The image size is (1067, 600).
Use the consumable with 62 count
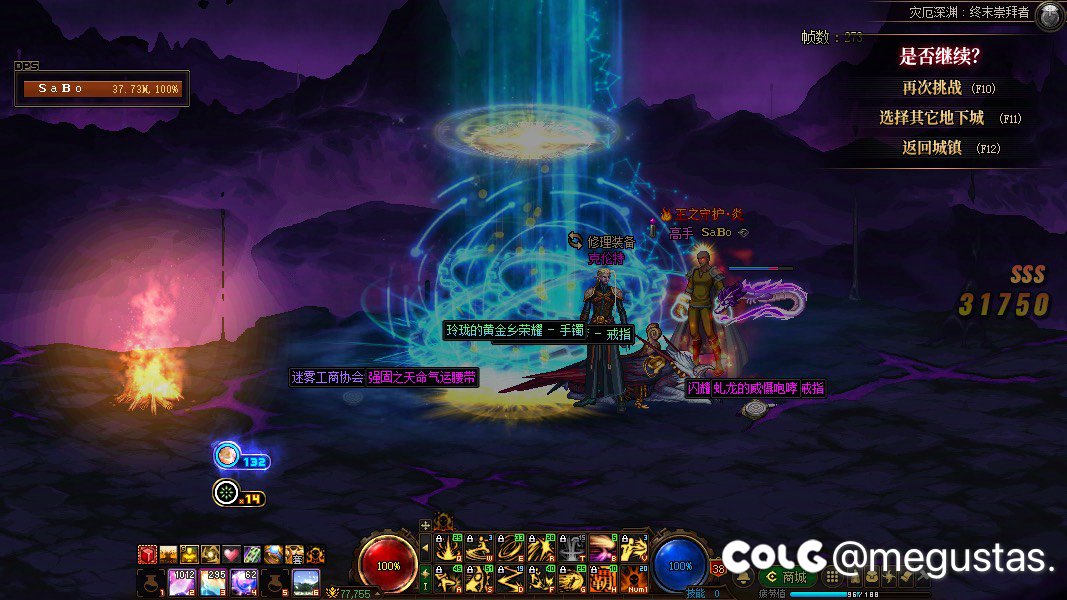245,582
